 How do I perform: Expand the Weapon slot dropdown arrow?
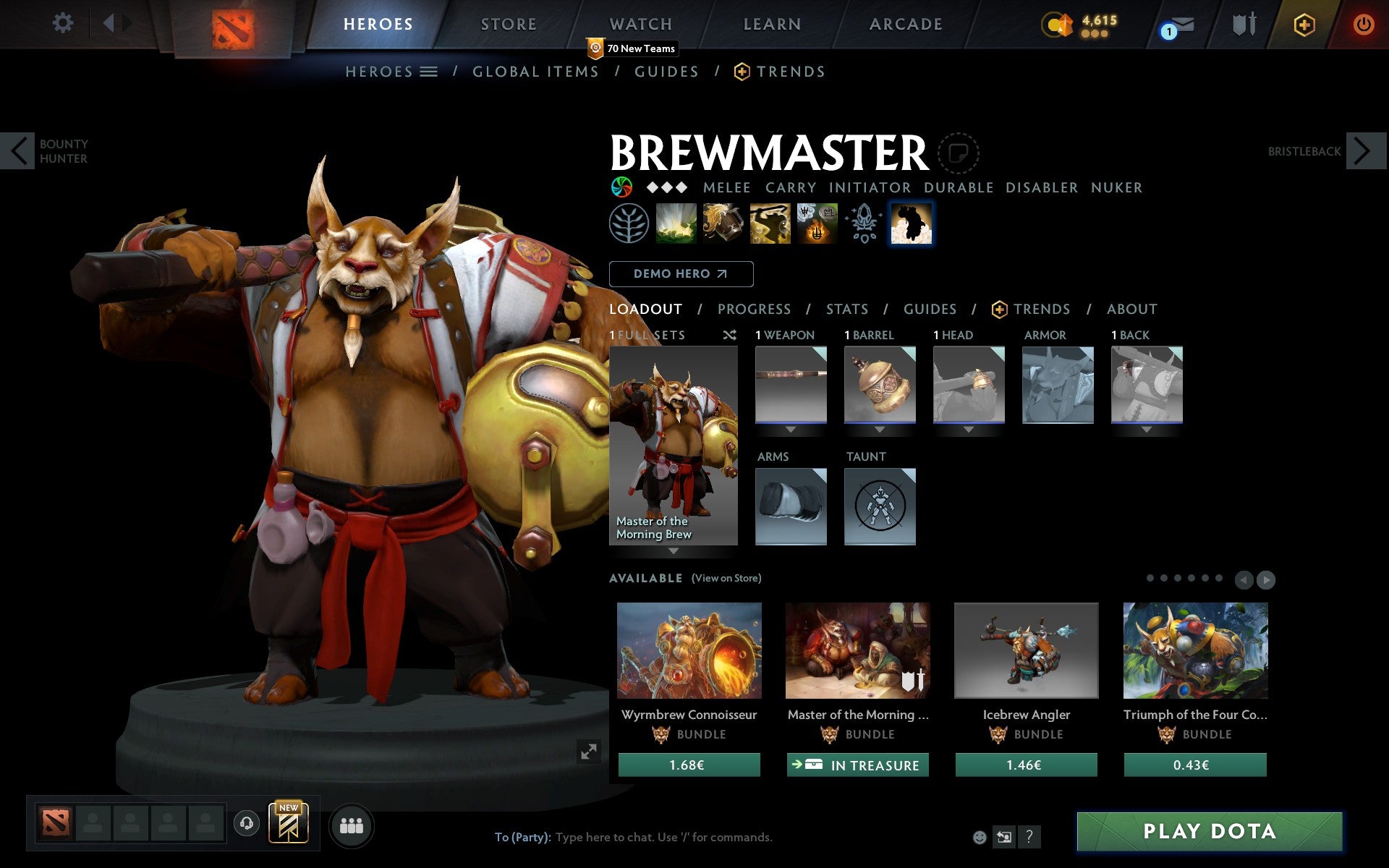(790, 428)
